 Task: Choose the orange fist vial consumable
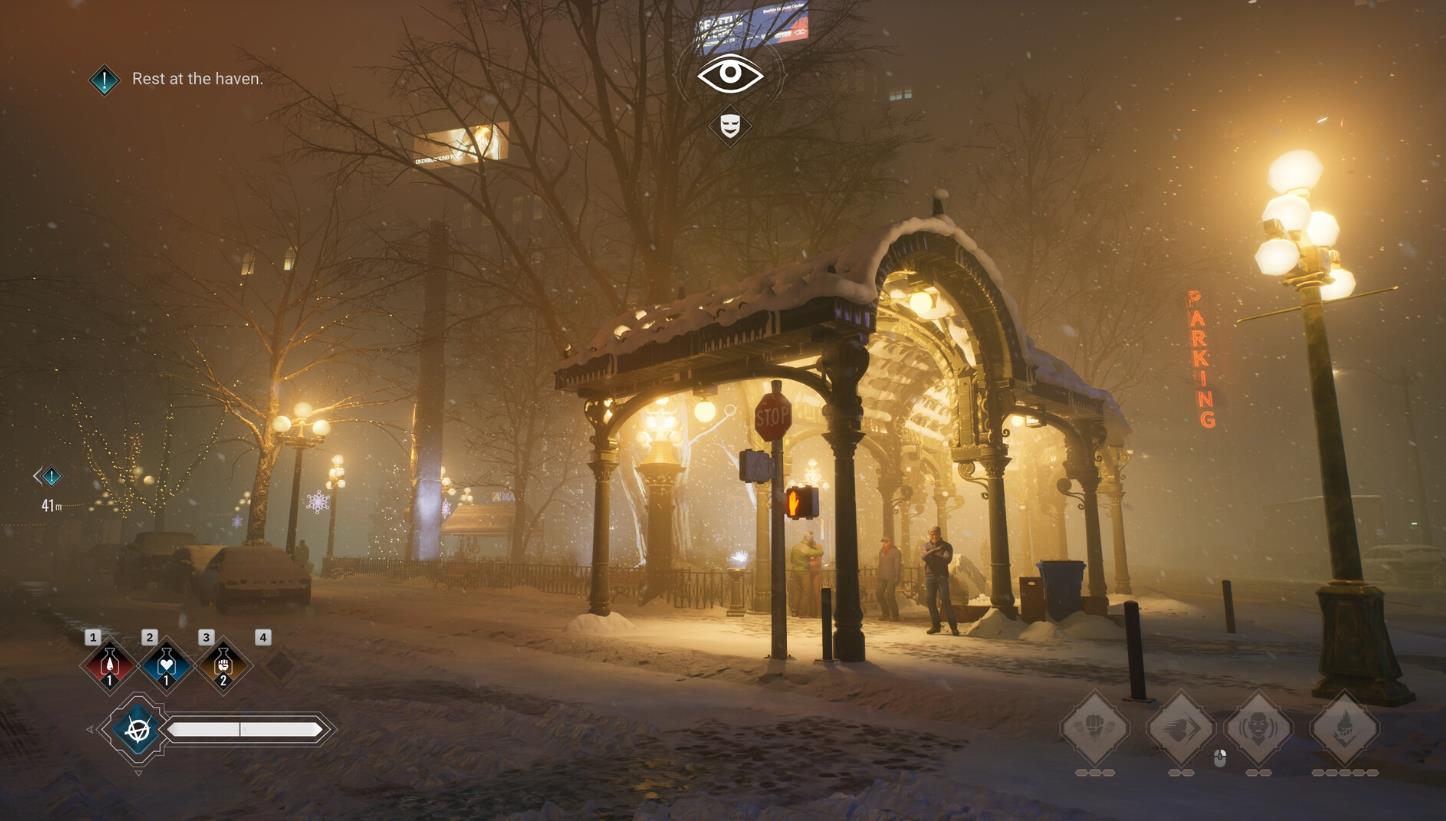pyautogui.click(x=223, y=664)
